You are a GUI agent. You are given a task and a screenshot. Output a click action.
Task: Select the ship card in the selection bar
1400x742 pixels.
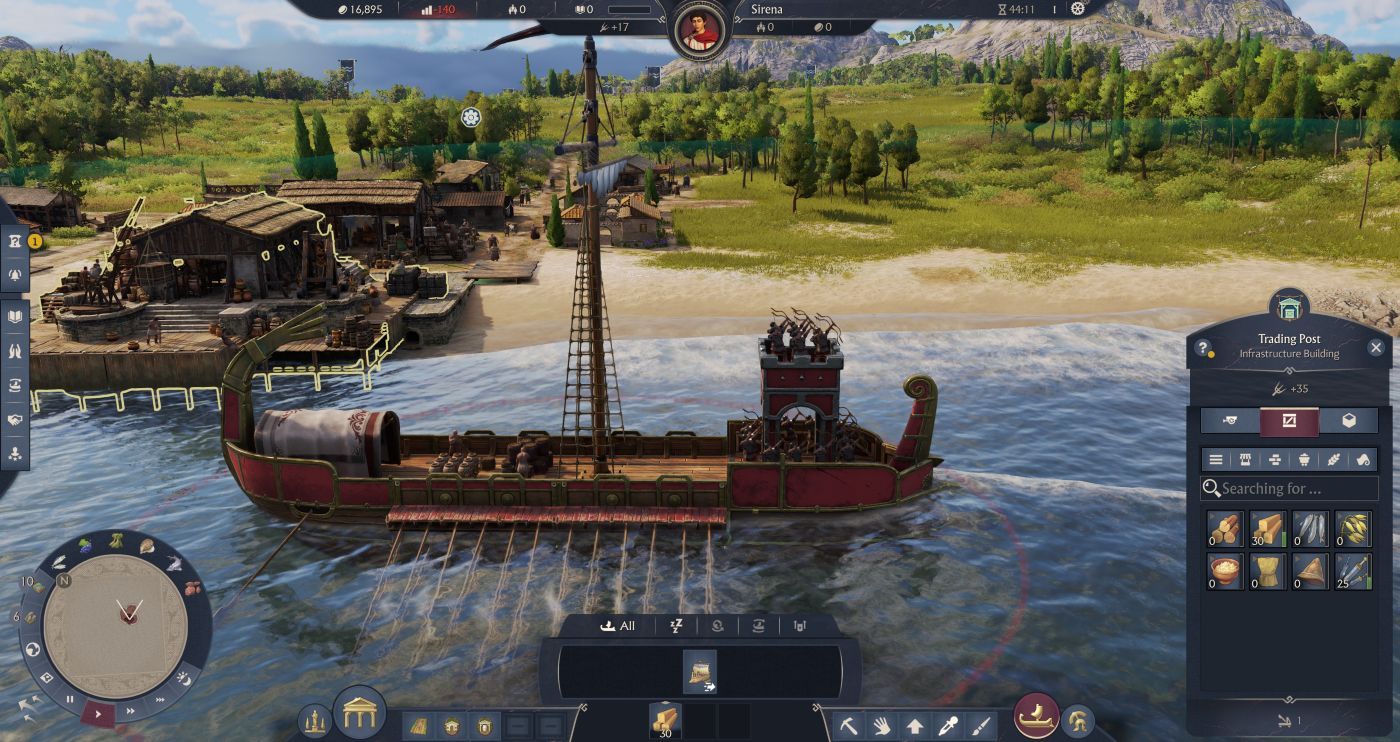699,671
